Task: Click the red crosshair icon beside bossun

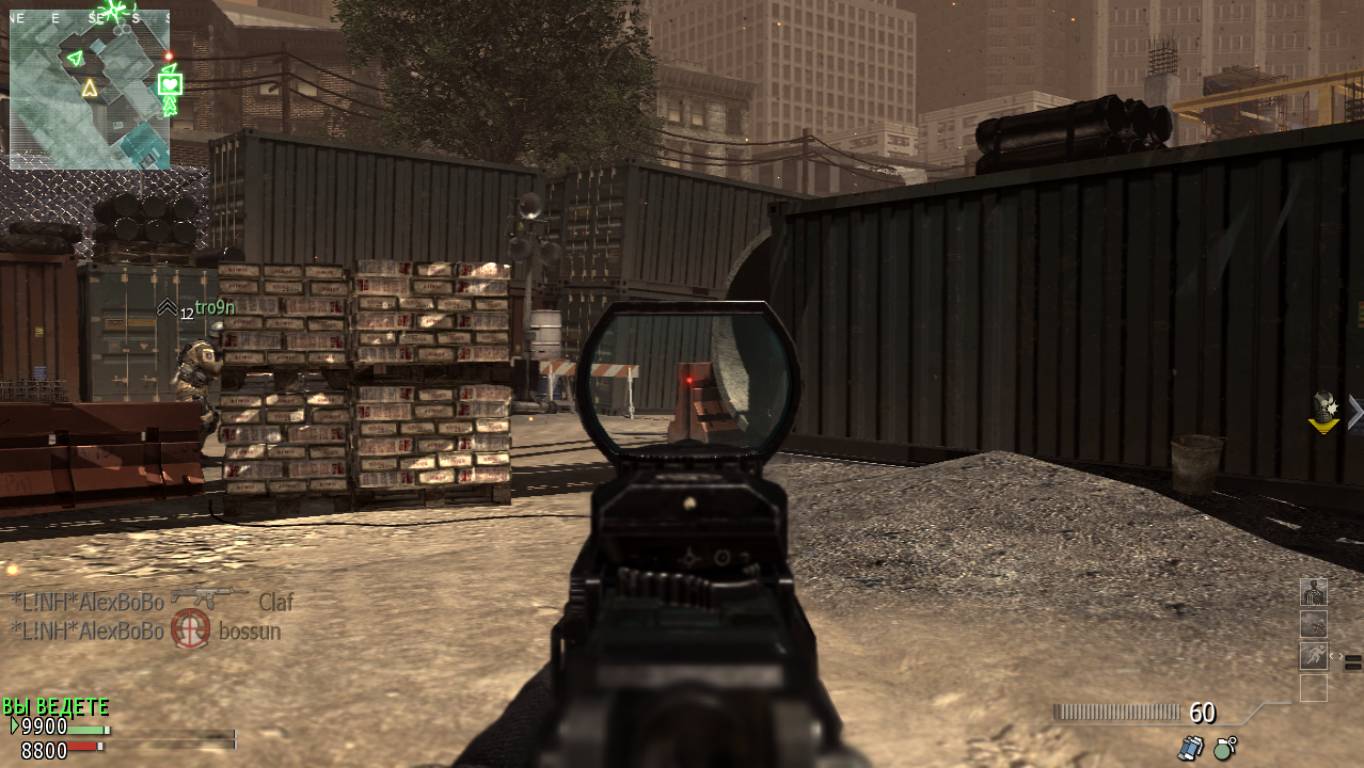Action: pyautogui.click(x=190, y=630)
